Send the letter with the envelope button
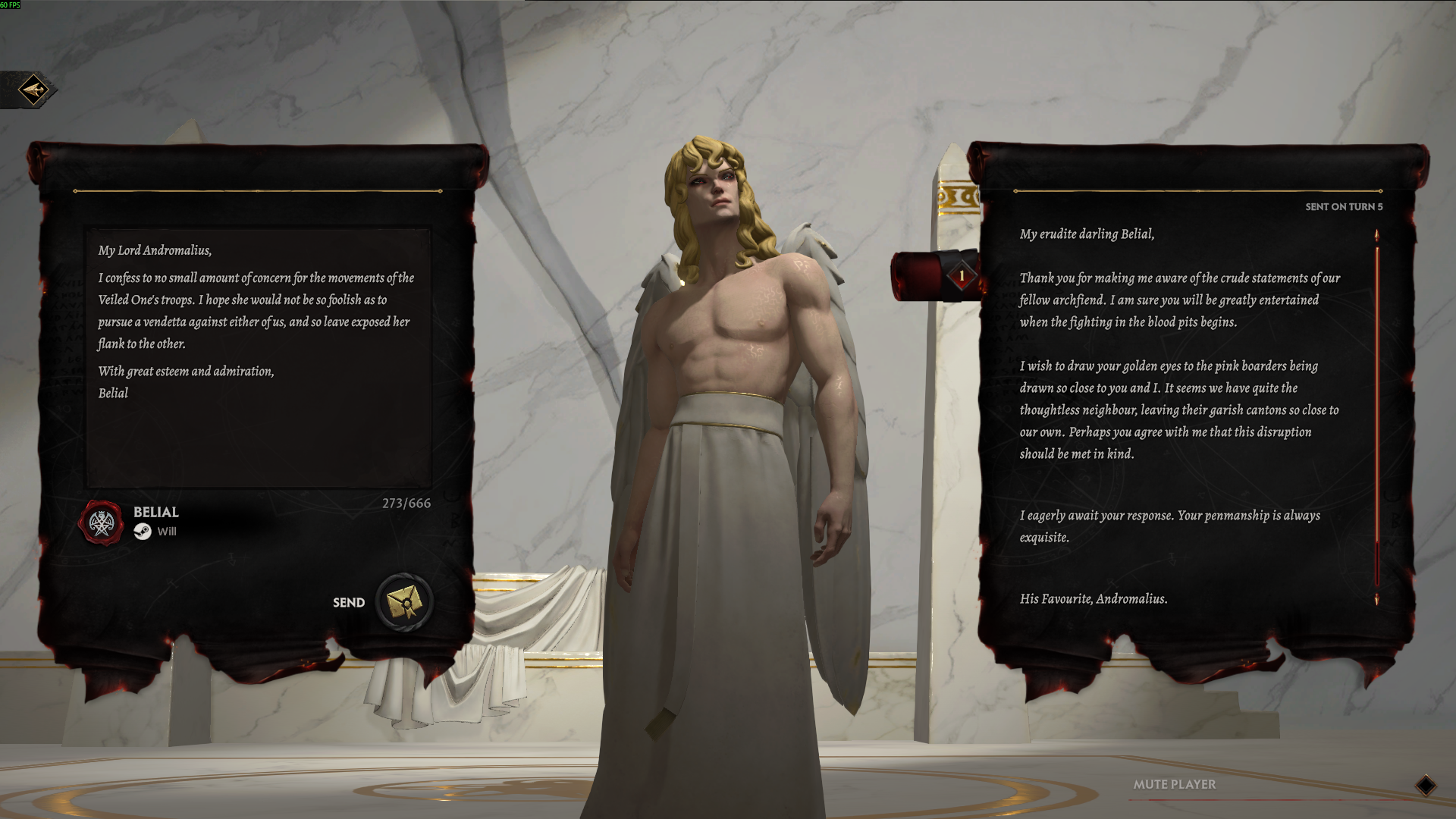Viewport: 1456px width, 819px height. (x=404, y=602)
